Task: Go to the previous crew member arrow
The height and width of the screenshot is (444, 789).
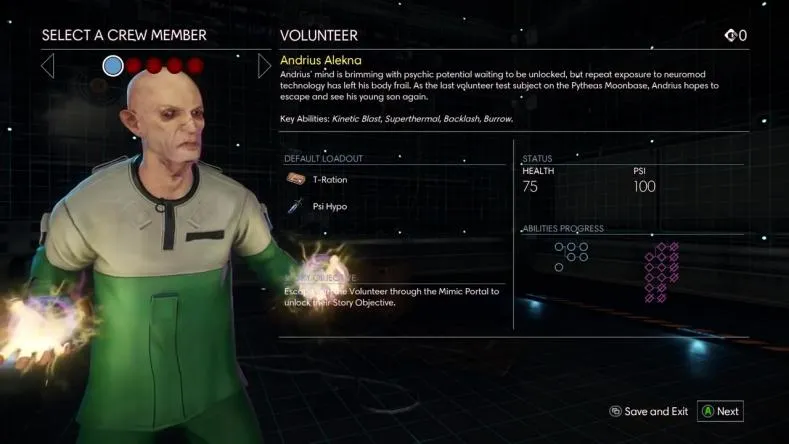Action: pos(47,66)
